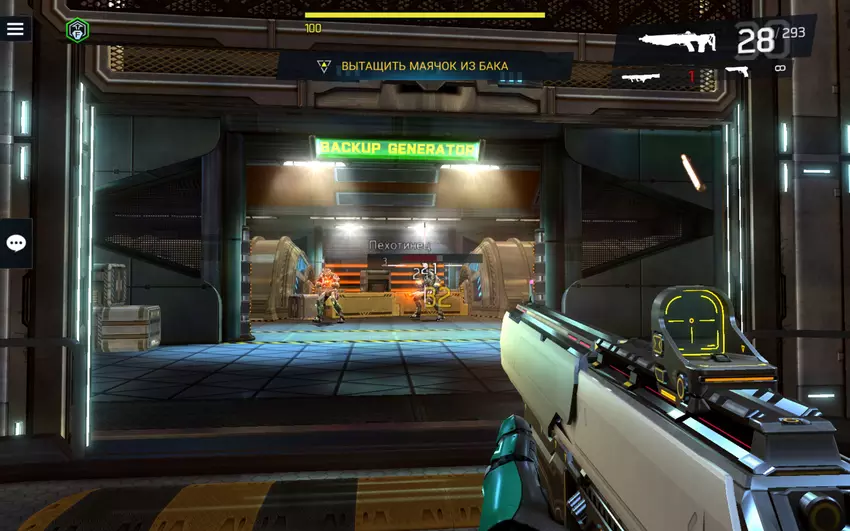Screen dimensions: 850x531
Task: Click the mission objective tracker banner
Action: (424, 66)
